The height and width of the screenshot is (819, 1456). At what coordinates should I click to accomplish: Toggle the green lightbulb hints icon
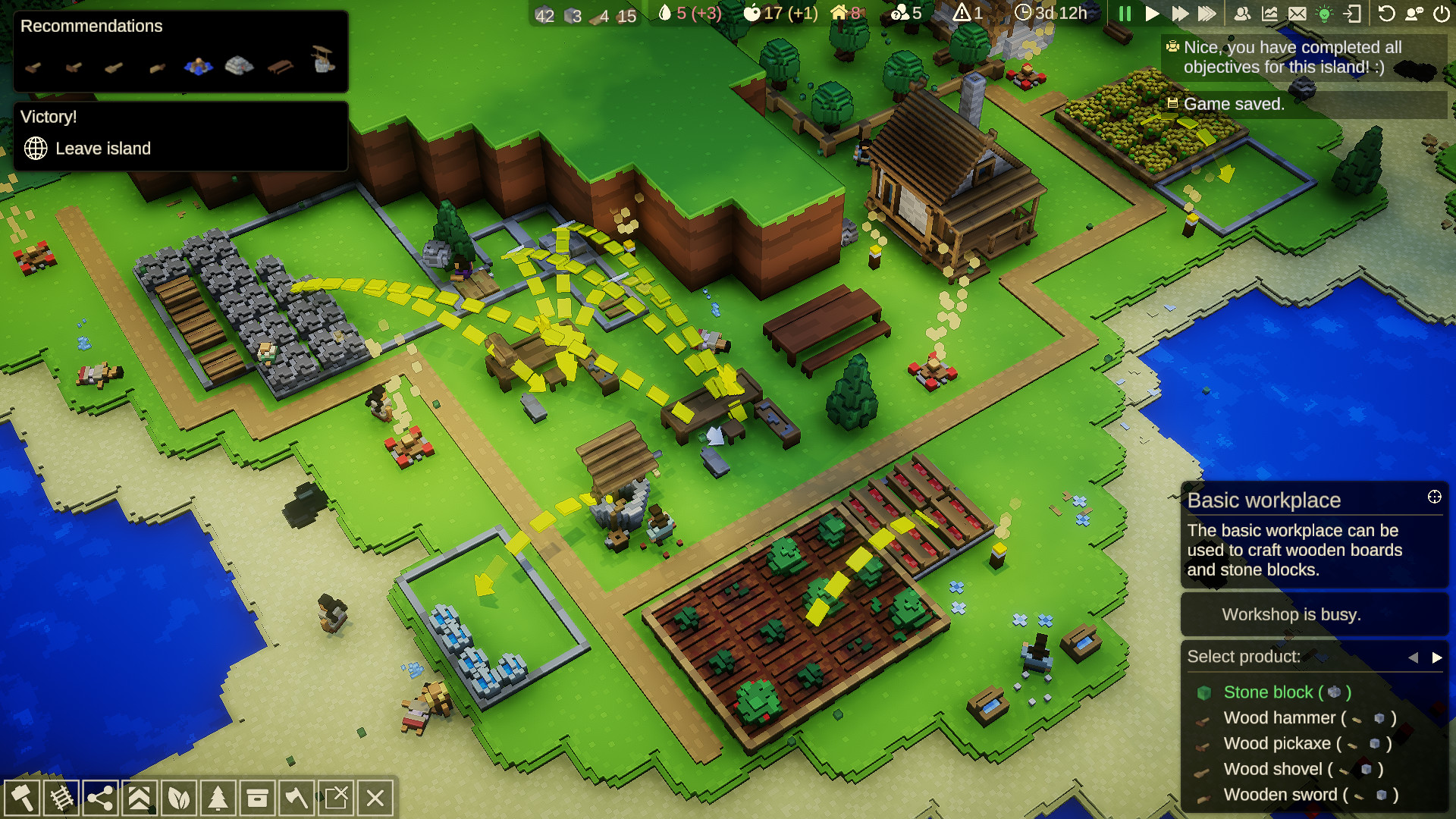(x=1324, y=14)
